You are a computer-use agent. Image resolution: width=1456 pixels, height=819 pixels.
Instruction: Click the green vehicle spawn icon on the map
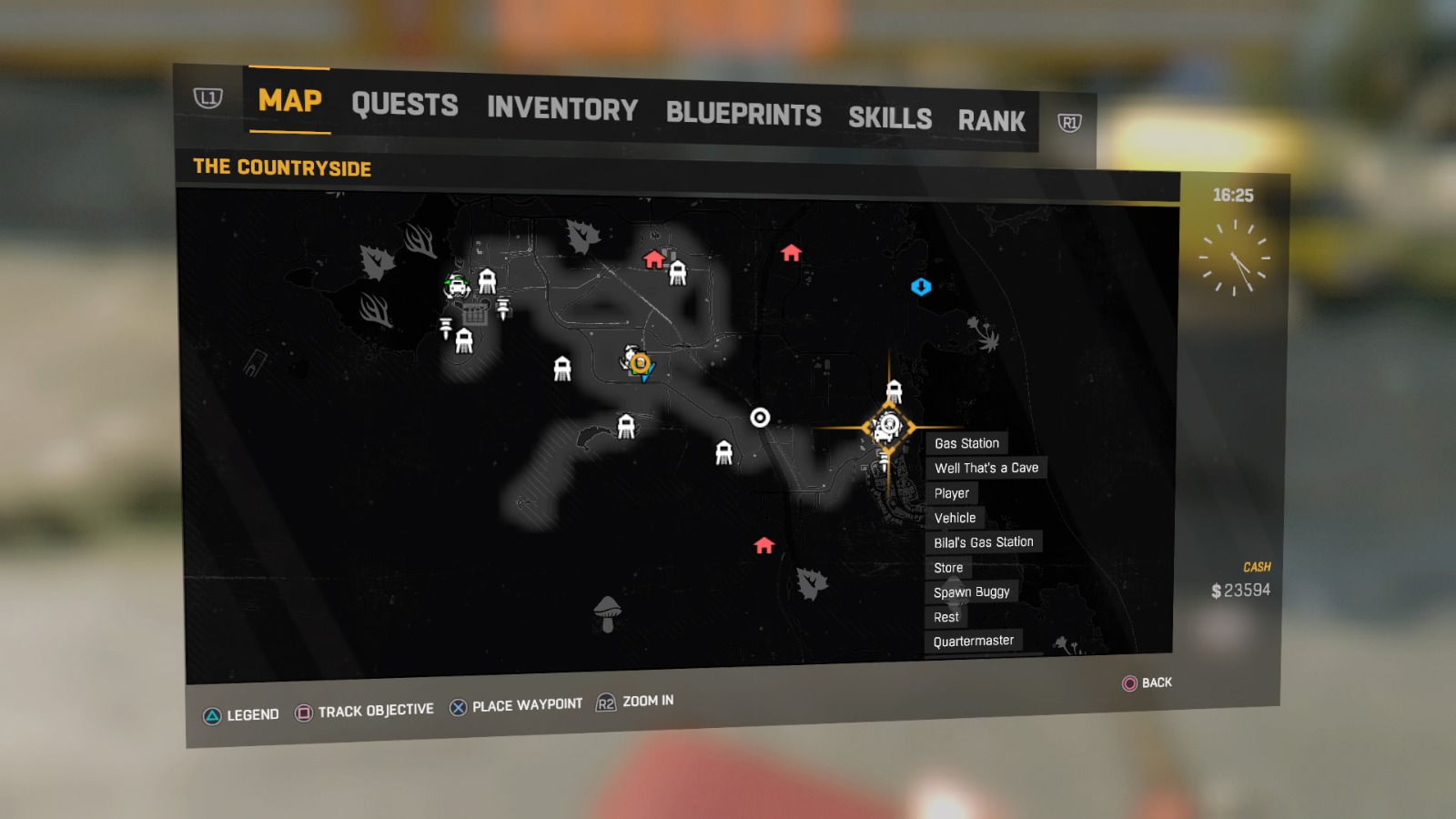455,287
